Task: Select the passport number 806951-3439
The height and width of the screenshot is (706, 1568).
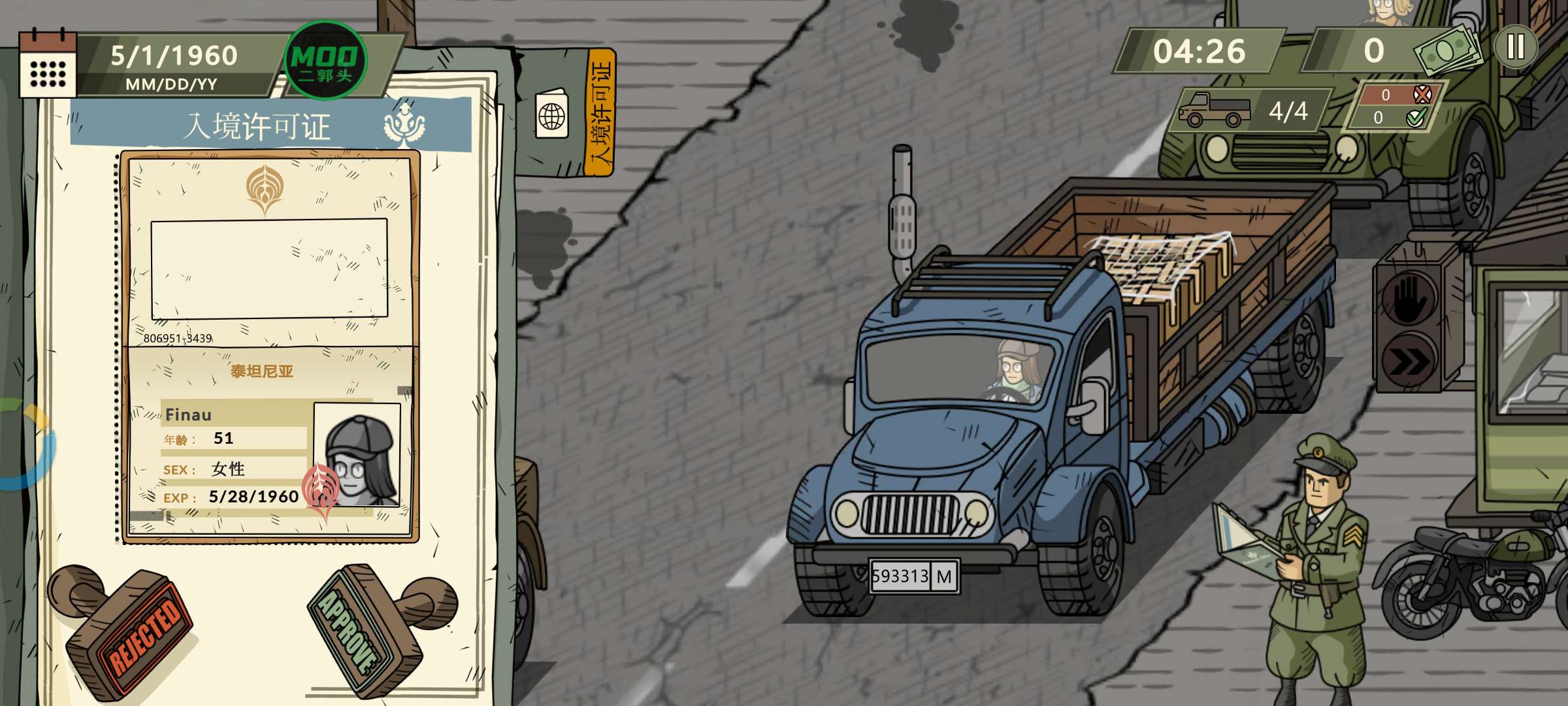Action: (178, 338)
